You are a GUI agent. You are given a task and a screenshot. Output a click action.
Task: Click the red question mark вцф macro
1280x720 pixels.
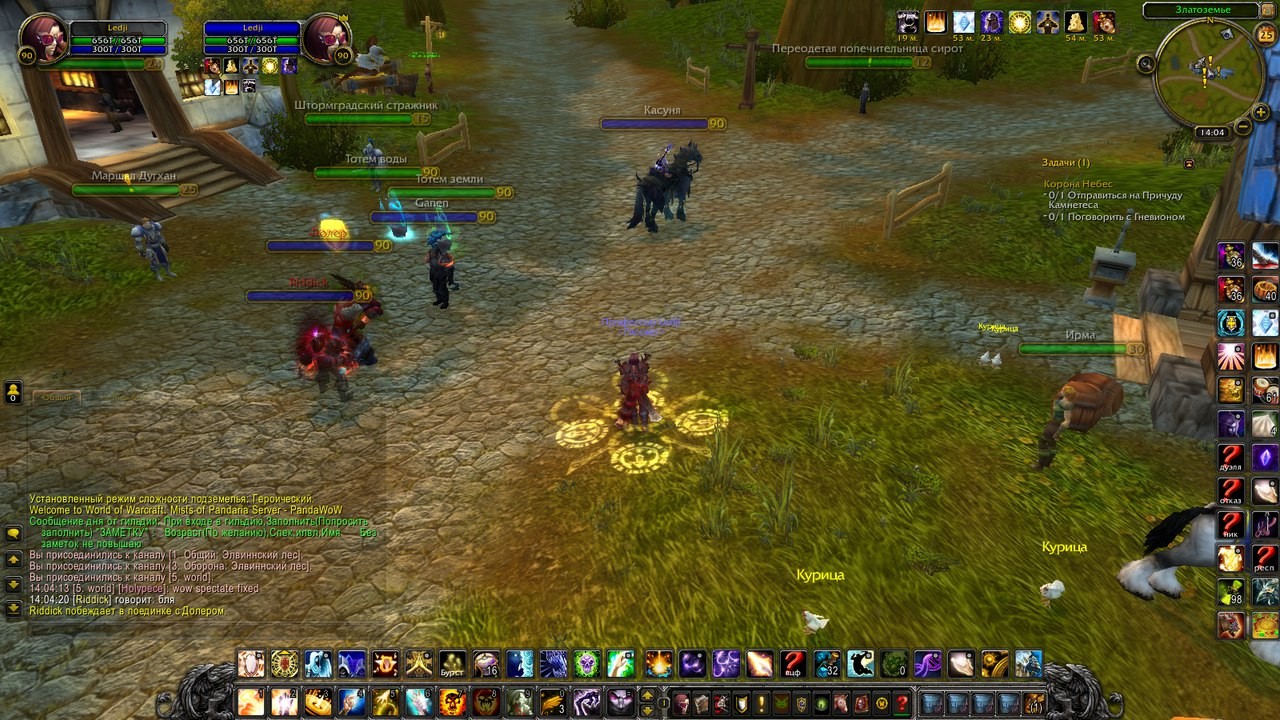coord(793,664)
